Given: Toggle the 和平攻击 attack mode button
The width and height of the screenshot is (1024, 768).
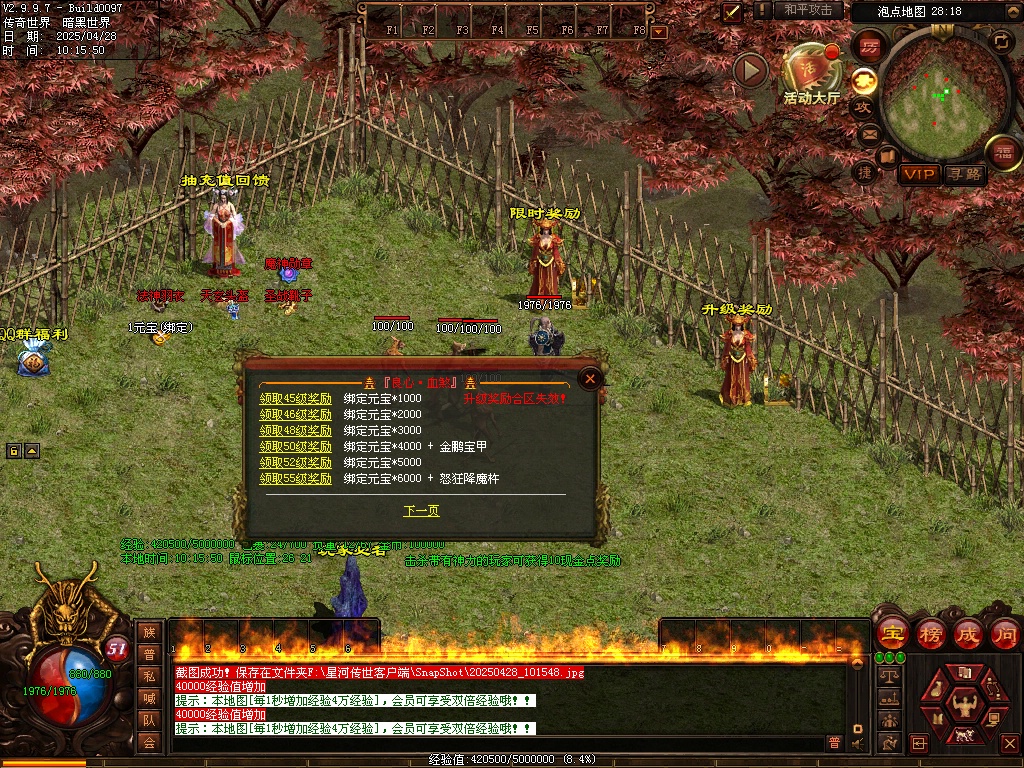Looking at the screenshot, I should (x=808, y=10).
